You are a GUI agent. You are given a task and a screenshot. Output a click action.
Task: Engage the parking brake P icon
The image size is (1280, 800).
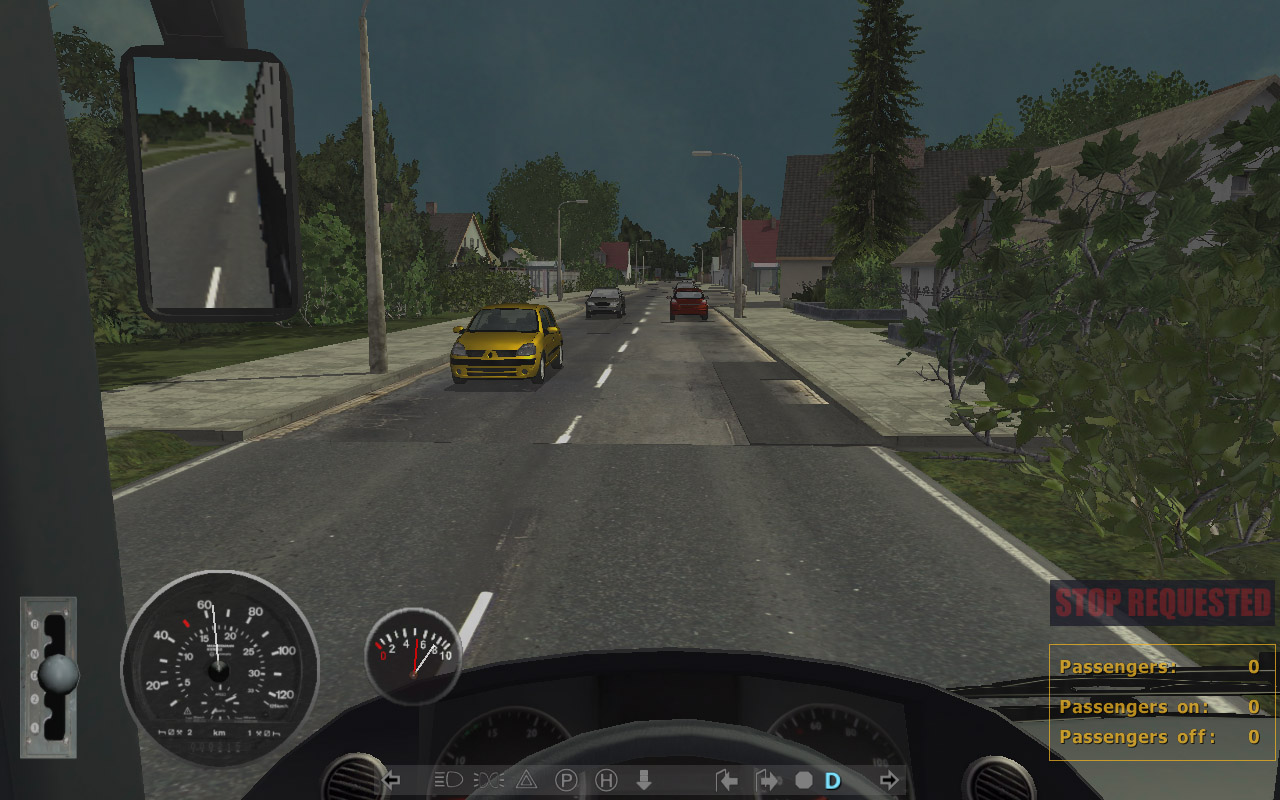566,780
